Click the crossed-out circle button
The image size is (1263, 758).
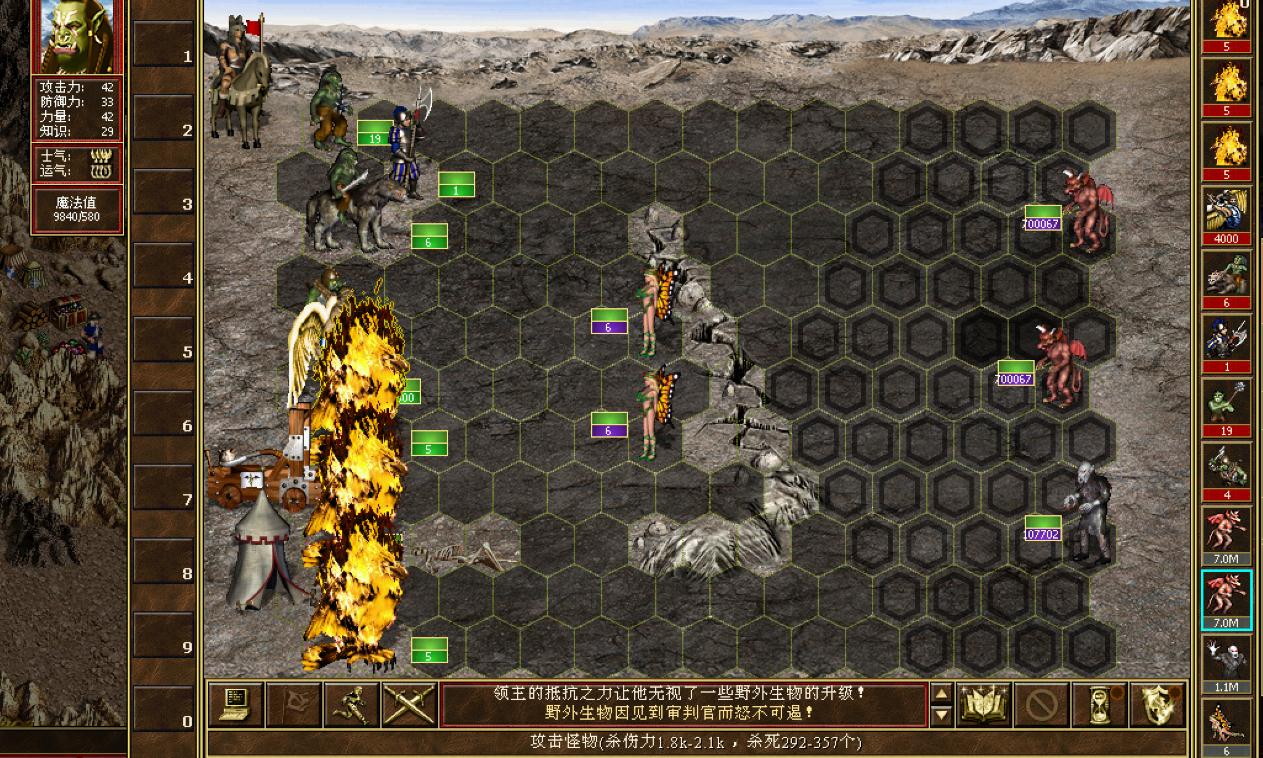pos(1042,705)
